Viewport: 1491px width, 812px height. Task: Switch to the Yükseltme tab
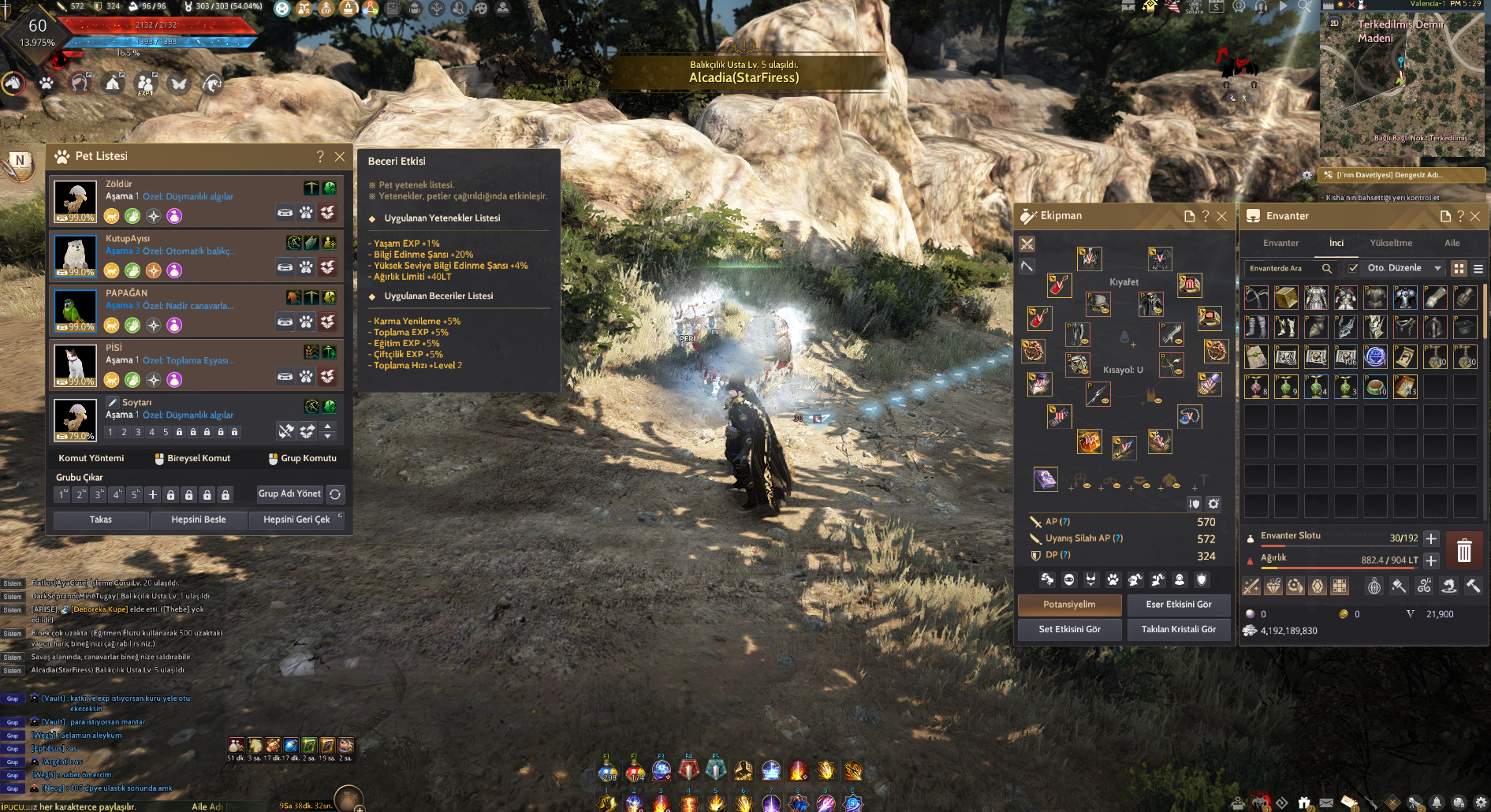tap(1391, 243)
